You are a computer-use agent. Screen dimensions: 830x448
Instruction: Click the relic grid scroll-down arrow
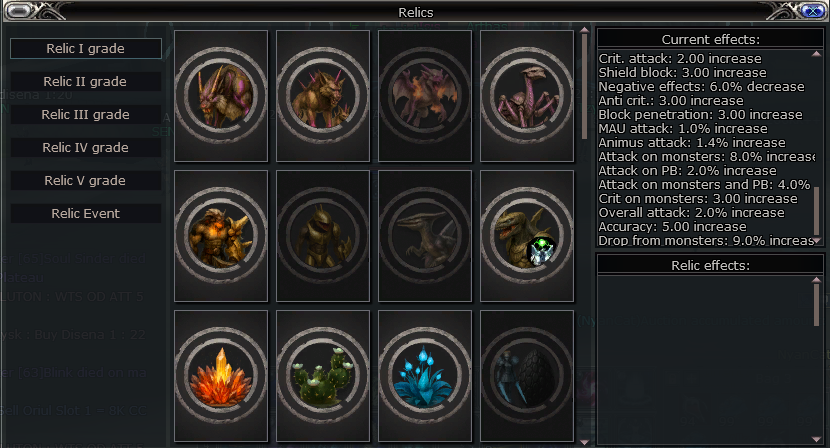click(x=585, y=438)
